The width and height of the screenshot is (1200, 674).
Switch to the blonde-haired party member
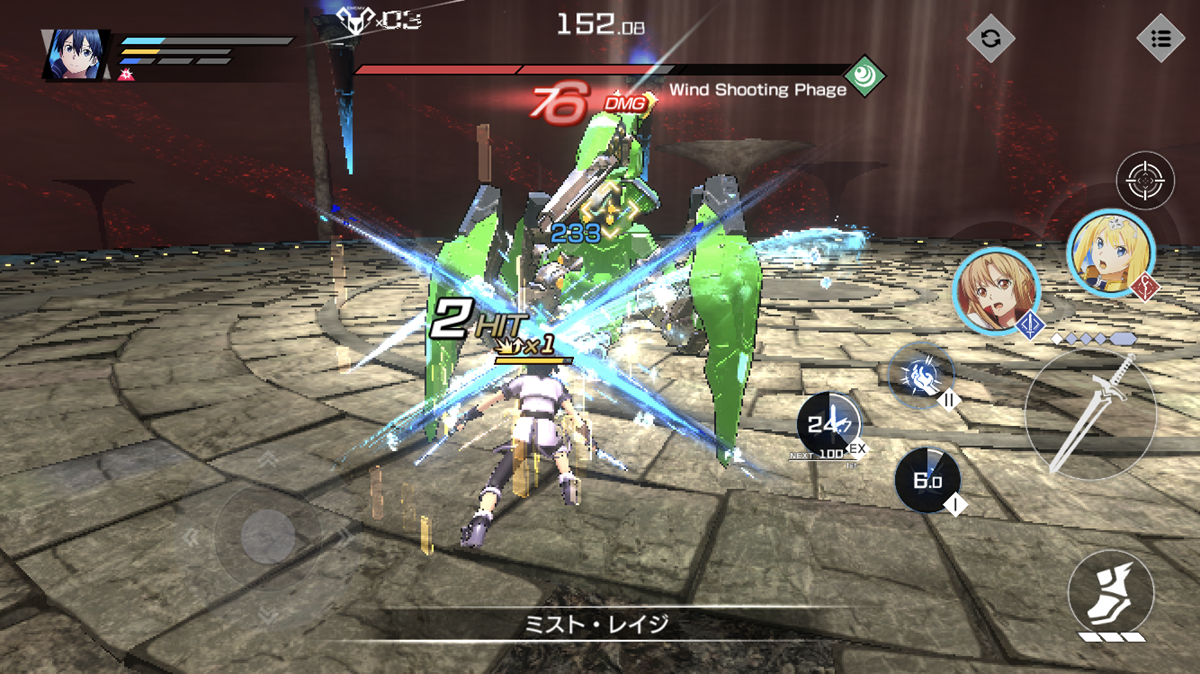click(1111, 253)
